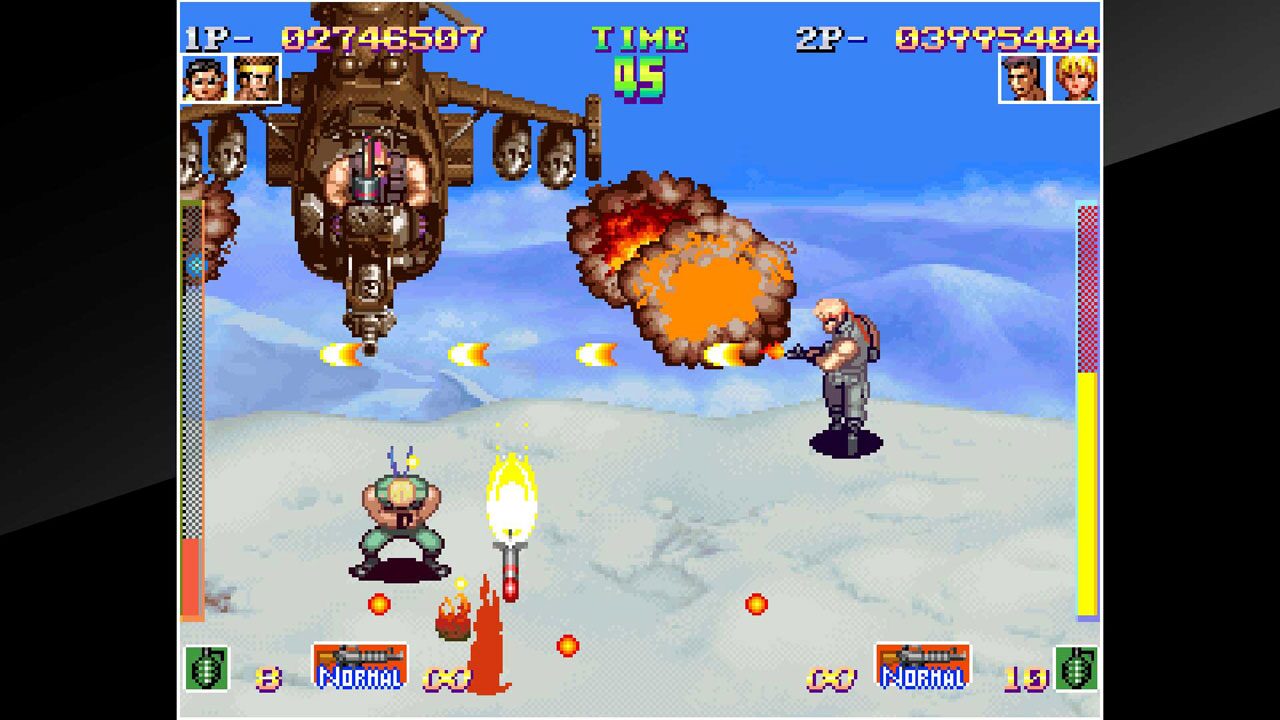Click the right side yellow power gauge
This screenshot has width=1280, height=720.
click(1088, 480)
